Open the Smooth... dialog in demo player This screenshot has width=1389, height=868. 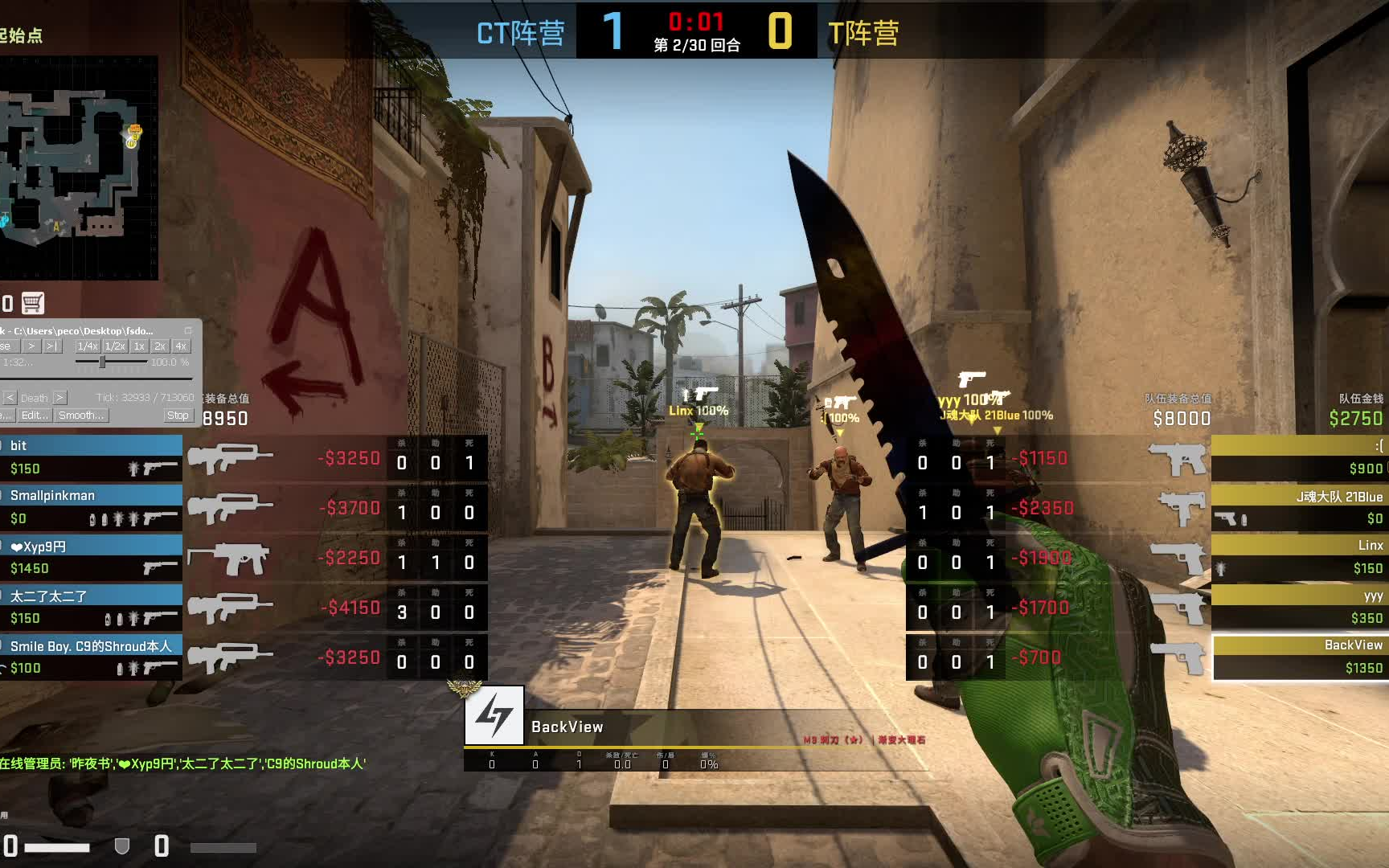82,416
